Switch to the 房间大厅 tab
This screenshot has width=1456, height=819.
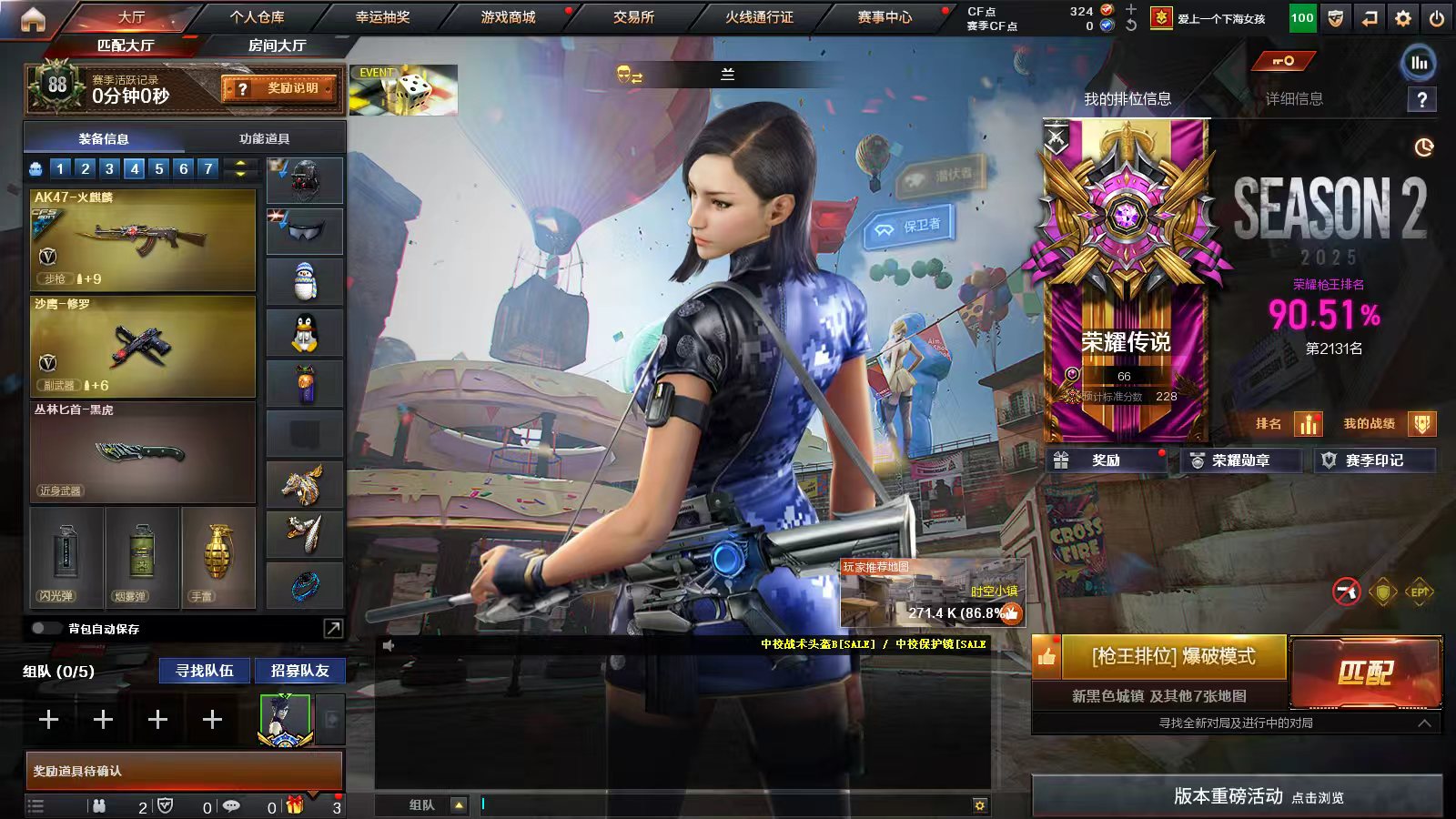click(277, 45)
